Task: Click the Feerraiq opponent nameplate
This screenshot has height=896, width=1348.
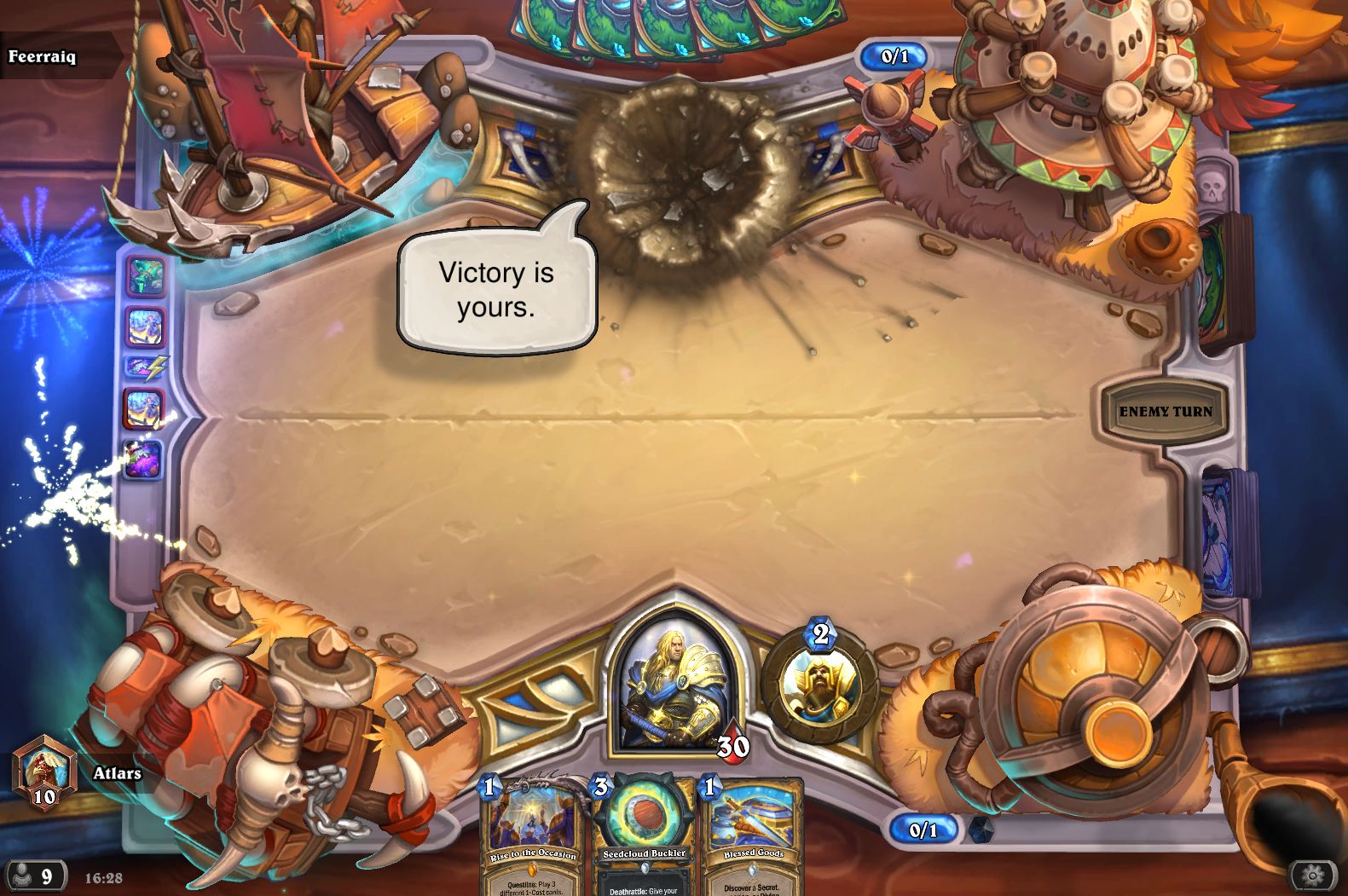Action: (43, 58)
